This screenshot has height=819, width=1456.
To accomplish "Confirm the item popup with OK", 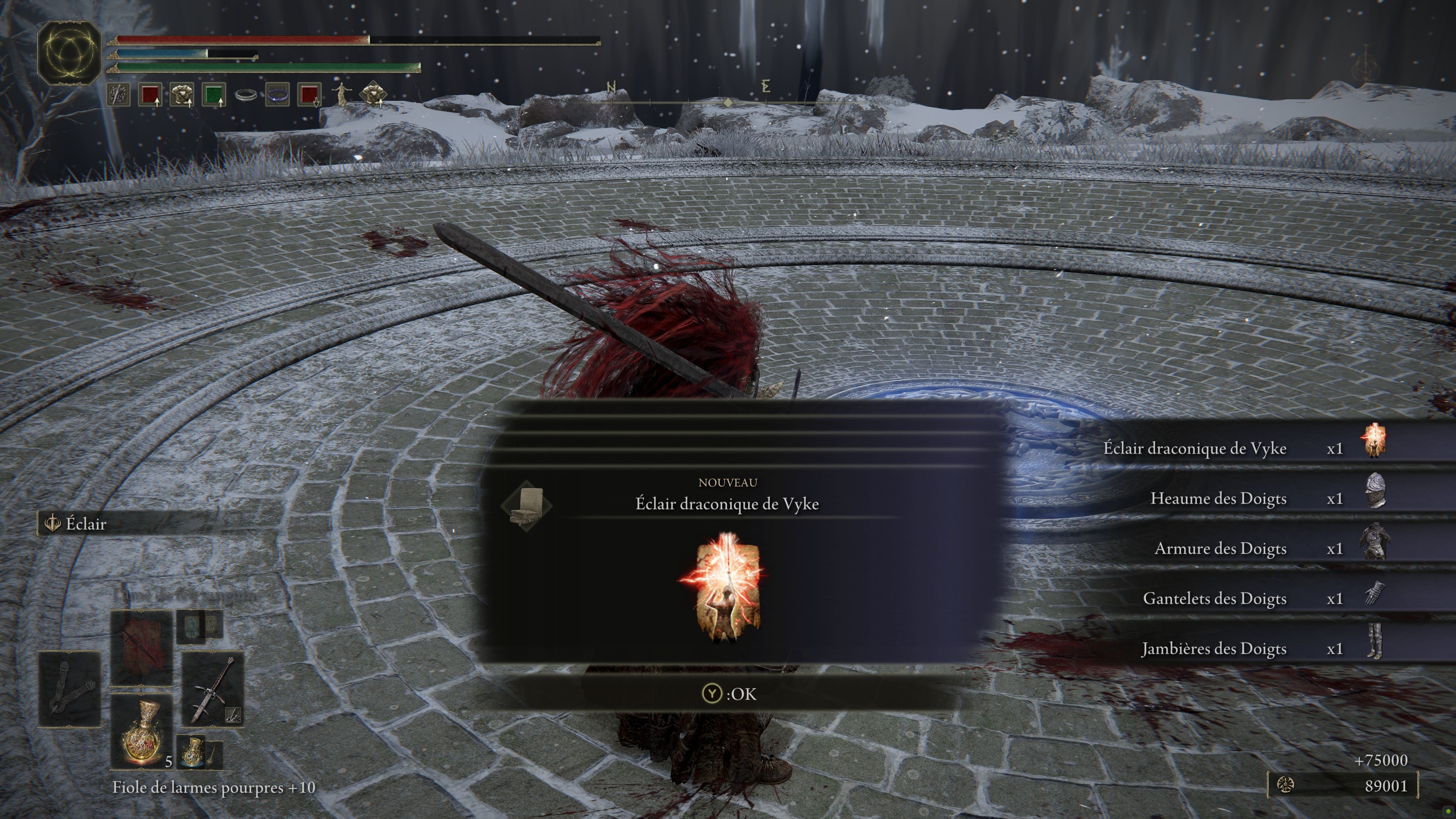I will (728, 693).
